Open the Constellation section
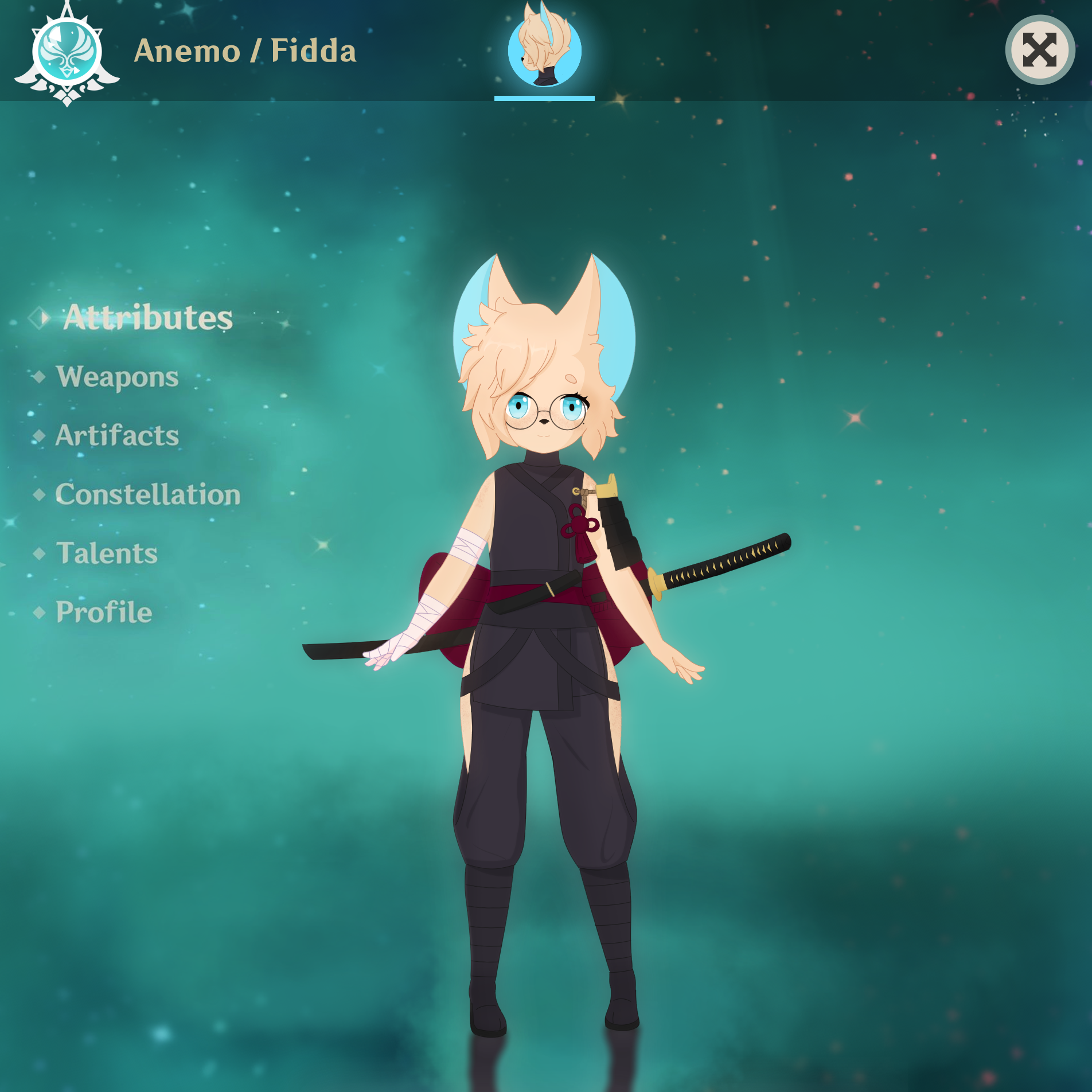The height and width of the screenshot is (1092, 1092). tap(147, 494)
